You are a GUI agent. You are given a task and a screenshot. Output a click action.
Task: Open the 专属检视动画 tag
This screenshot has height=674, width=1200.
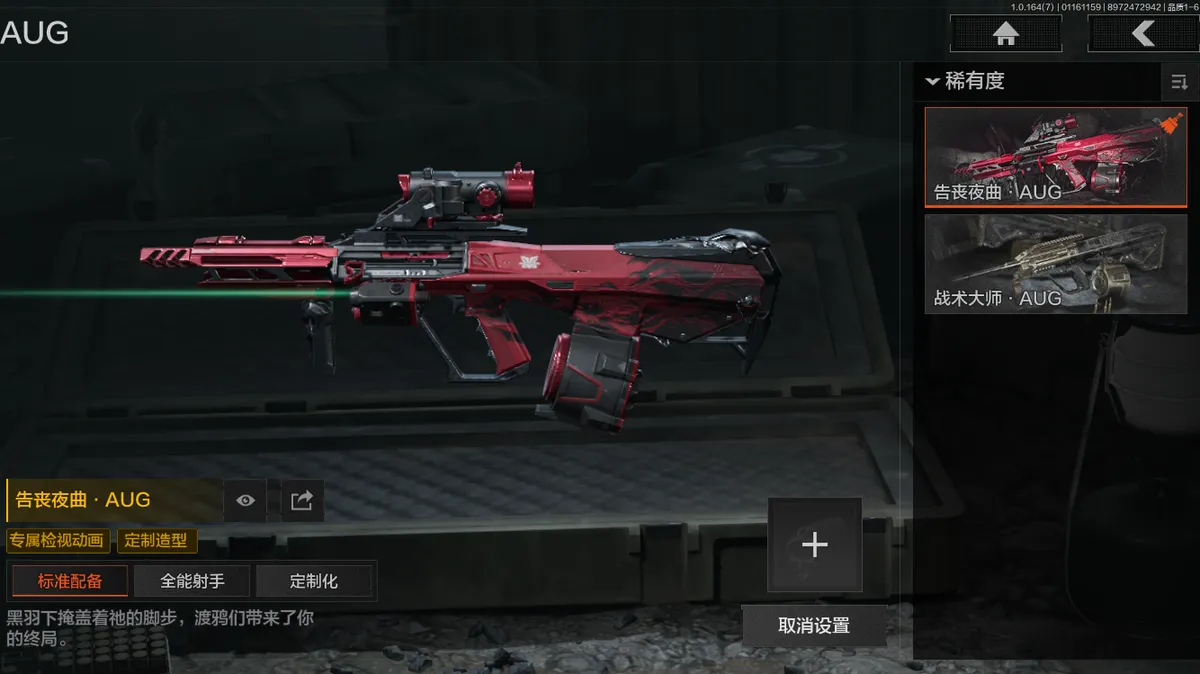[57, 541]
